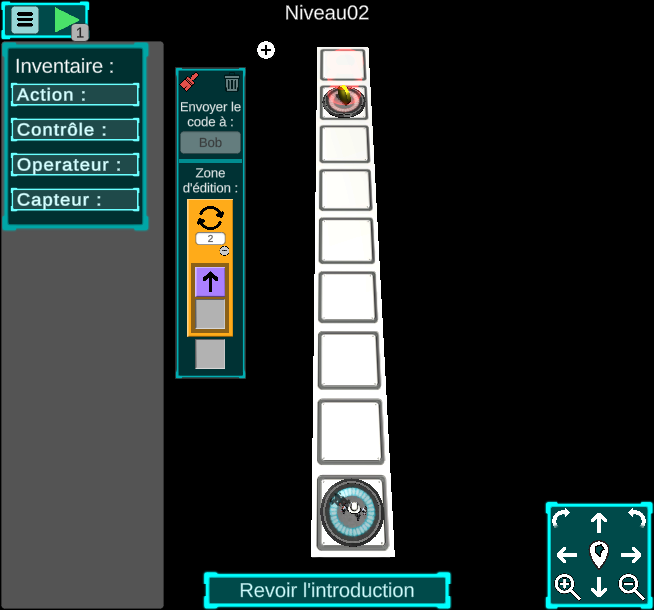Viewport: 654px width, 610px height.
Task: Expand the Operateur inventory category
Action: click(x=75, y=165)
